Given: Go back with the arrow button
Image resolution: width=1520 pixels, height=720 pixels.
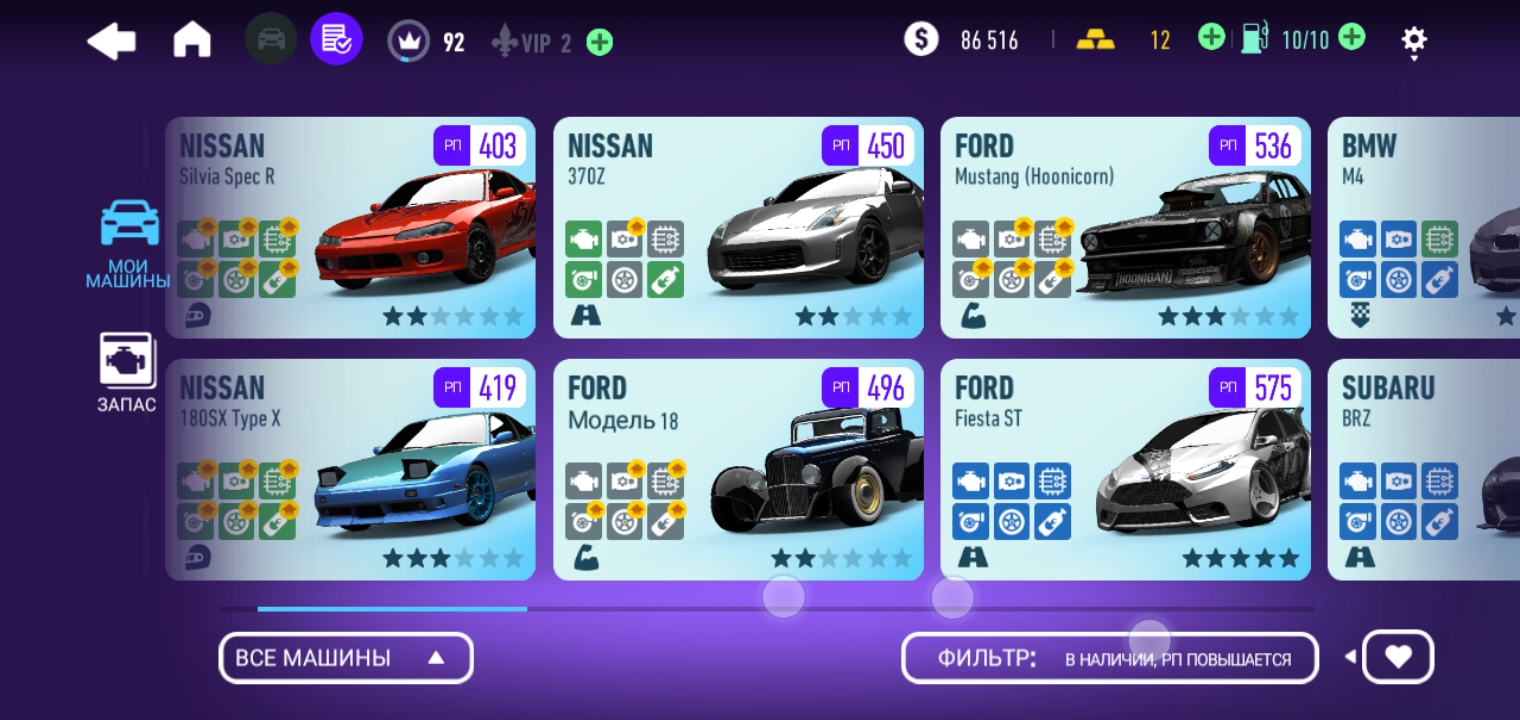Looking at the screenshot, I should [111, 41].
